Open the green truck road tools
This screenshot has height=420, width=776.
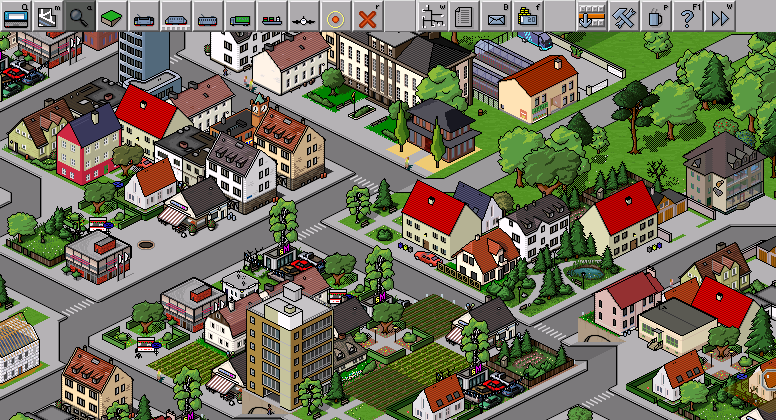[240, 16]
